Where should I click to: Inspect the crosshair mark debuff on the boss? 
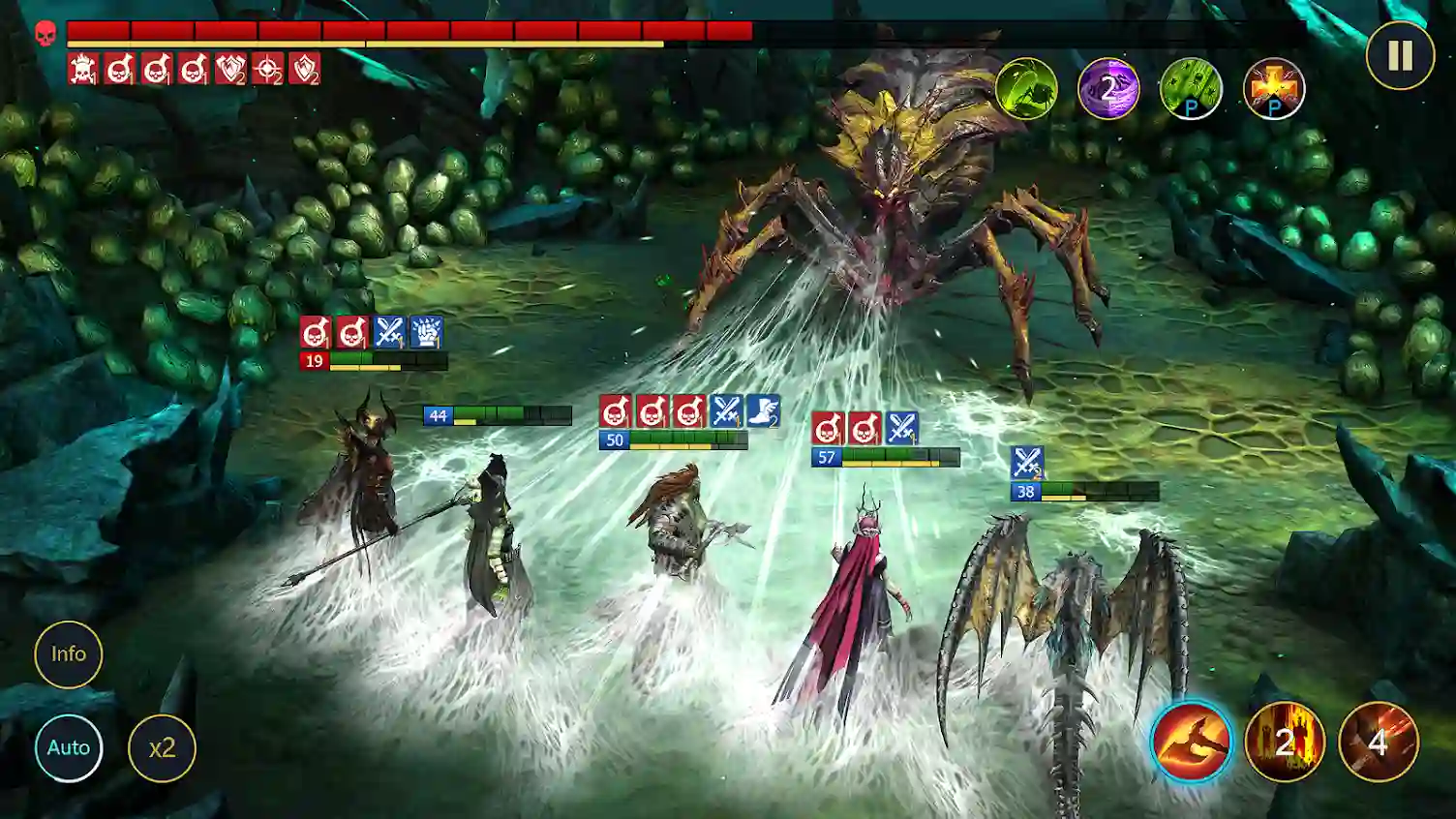pyautogui.click(x=267, y=70)
